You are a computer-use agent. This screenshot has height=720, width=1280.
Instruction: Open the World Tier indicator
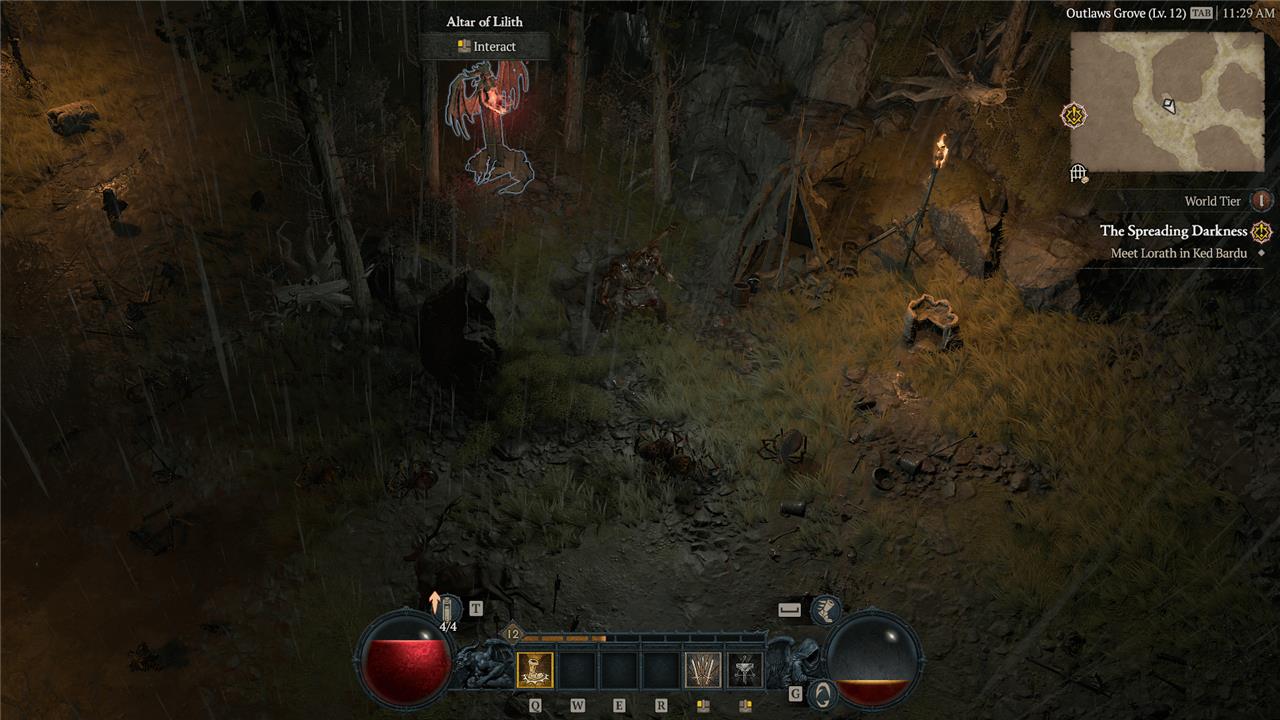pos(1261,201)
